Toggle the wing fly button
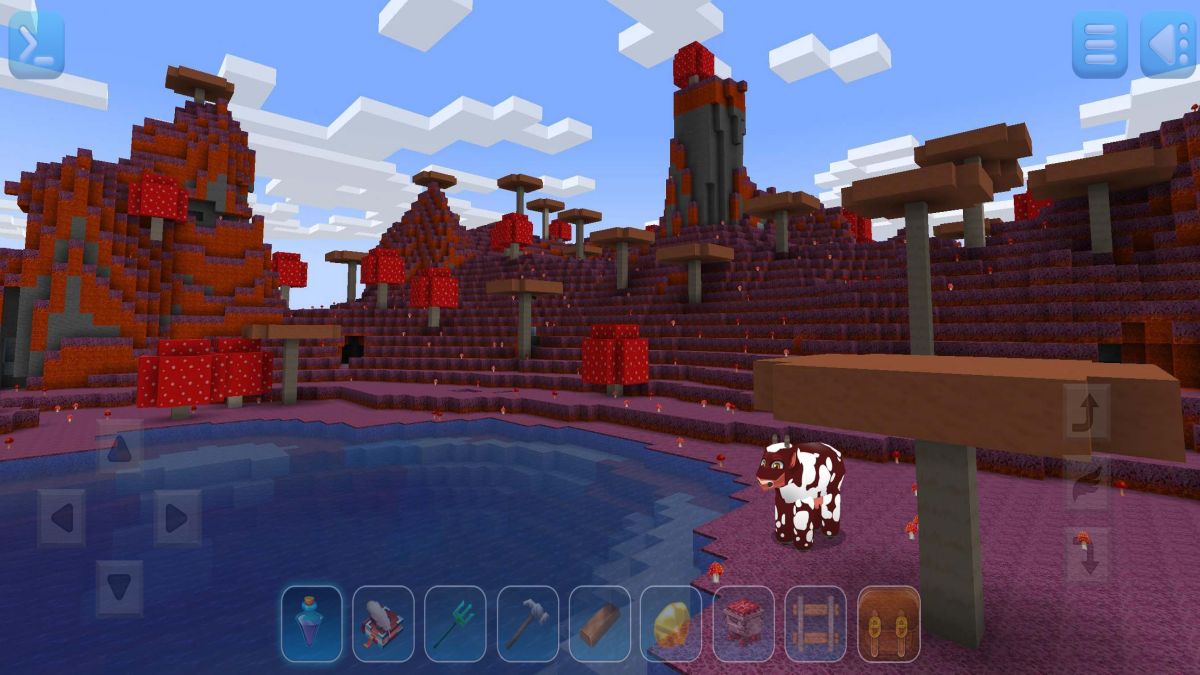The image size is (1200, 675). pyautogui.click(x=1086, y=485)
